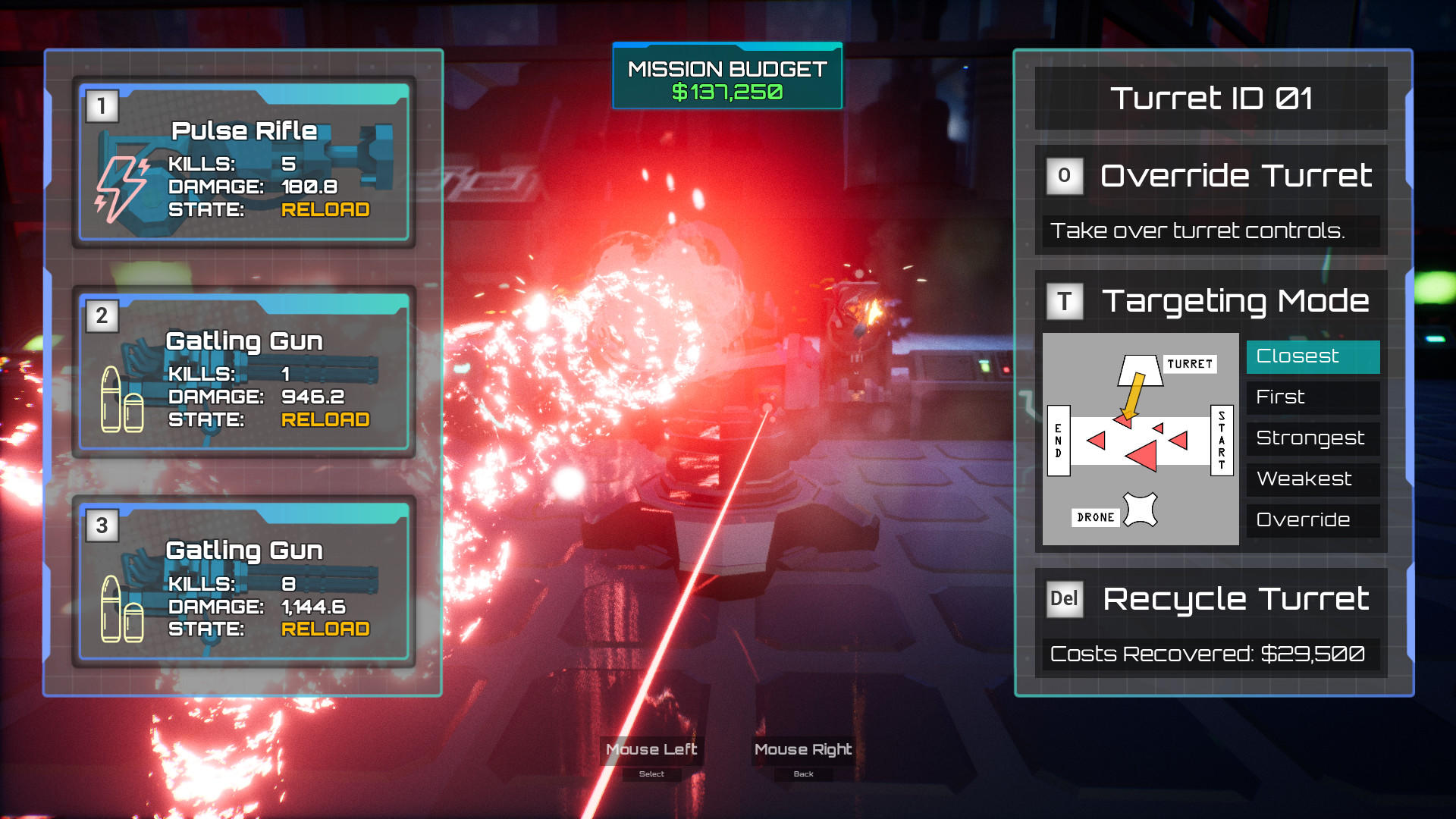Select the Override targeting option
Screen dimensions: 1456x819
(x=1312, y=520)
